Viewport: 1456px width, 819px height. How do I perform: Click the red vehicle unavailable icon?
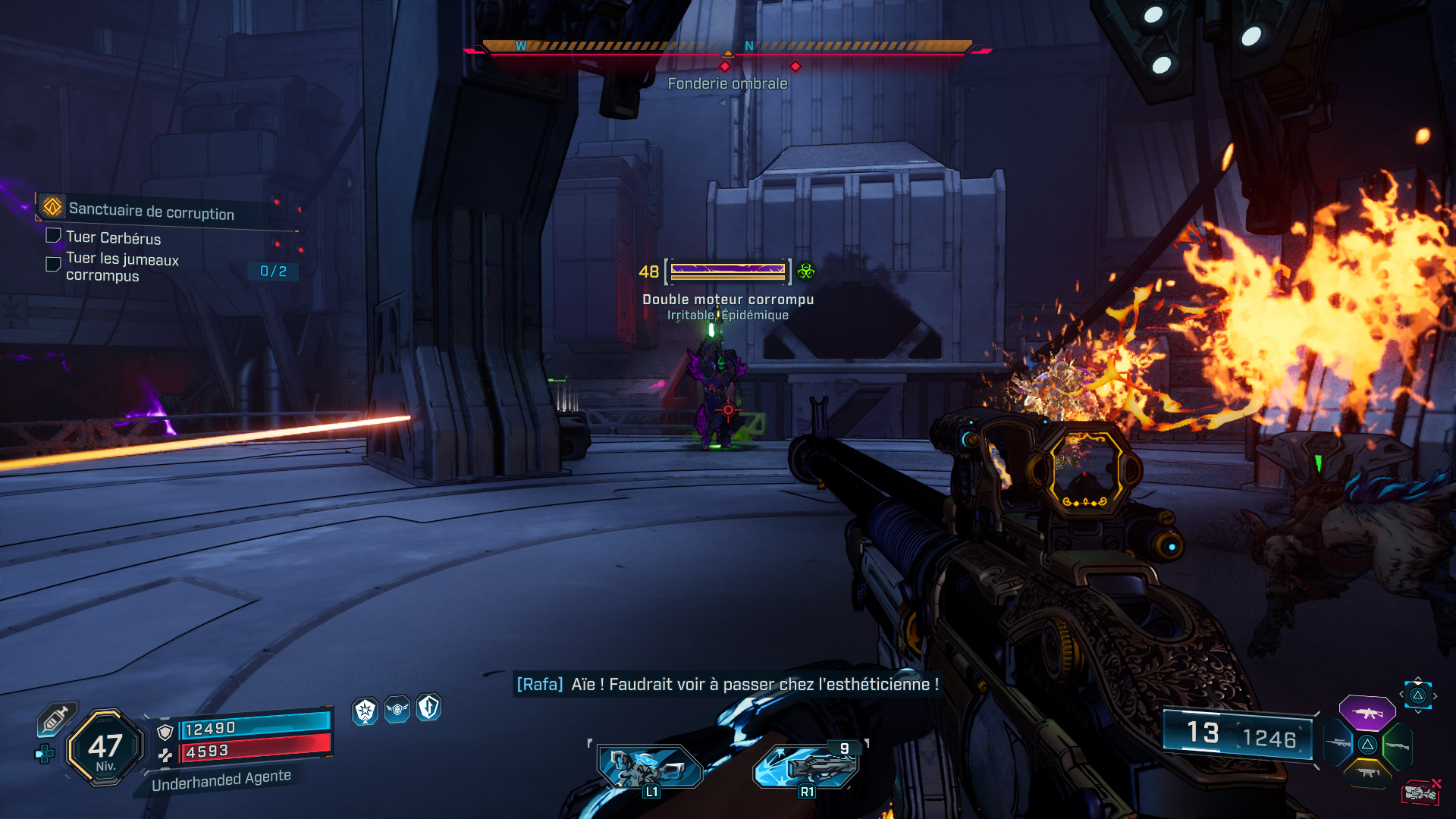1420,792
